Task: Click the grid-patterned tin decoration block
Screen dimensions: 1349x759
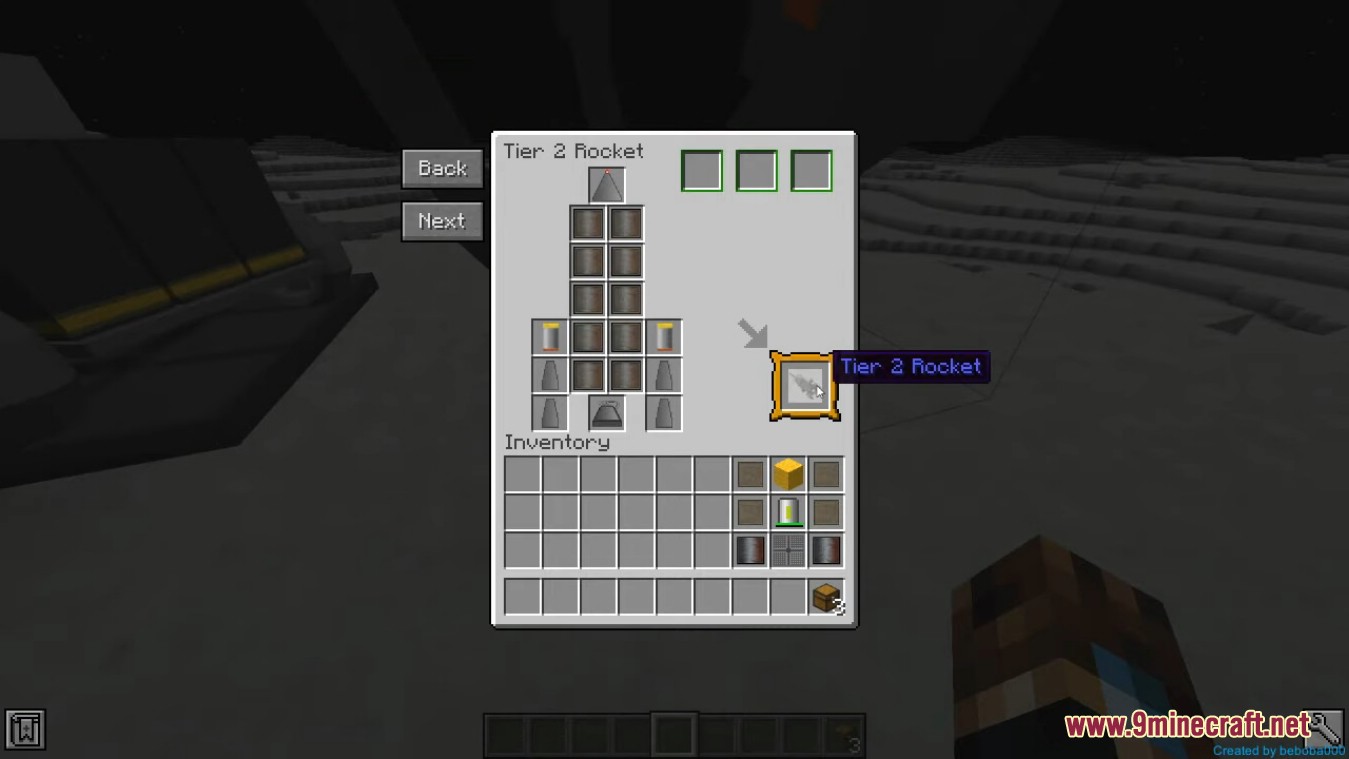Action: pos(787,549)
